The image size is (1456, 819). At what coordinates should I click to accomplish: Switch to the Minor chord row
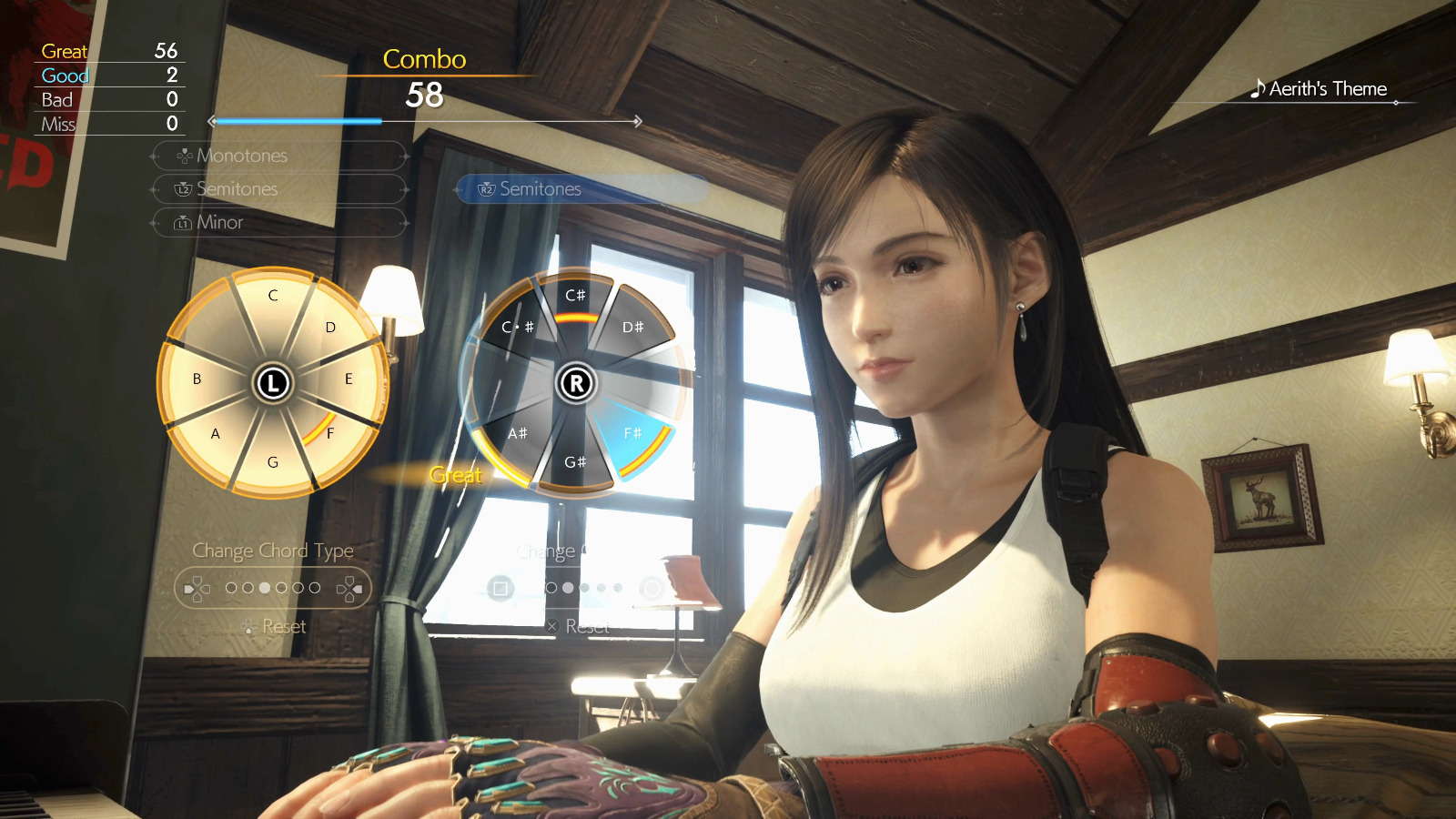coord(278,222)
